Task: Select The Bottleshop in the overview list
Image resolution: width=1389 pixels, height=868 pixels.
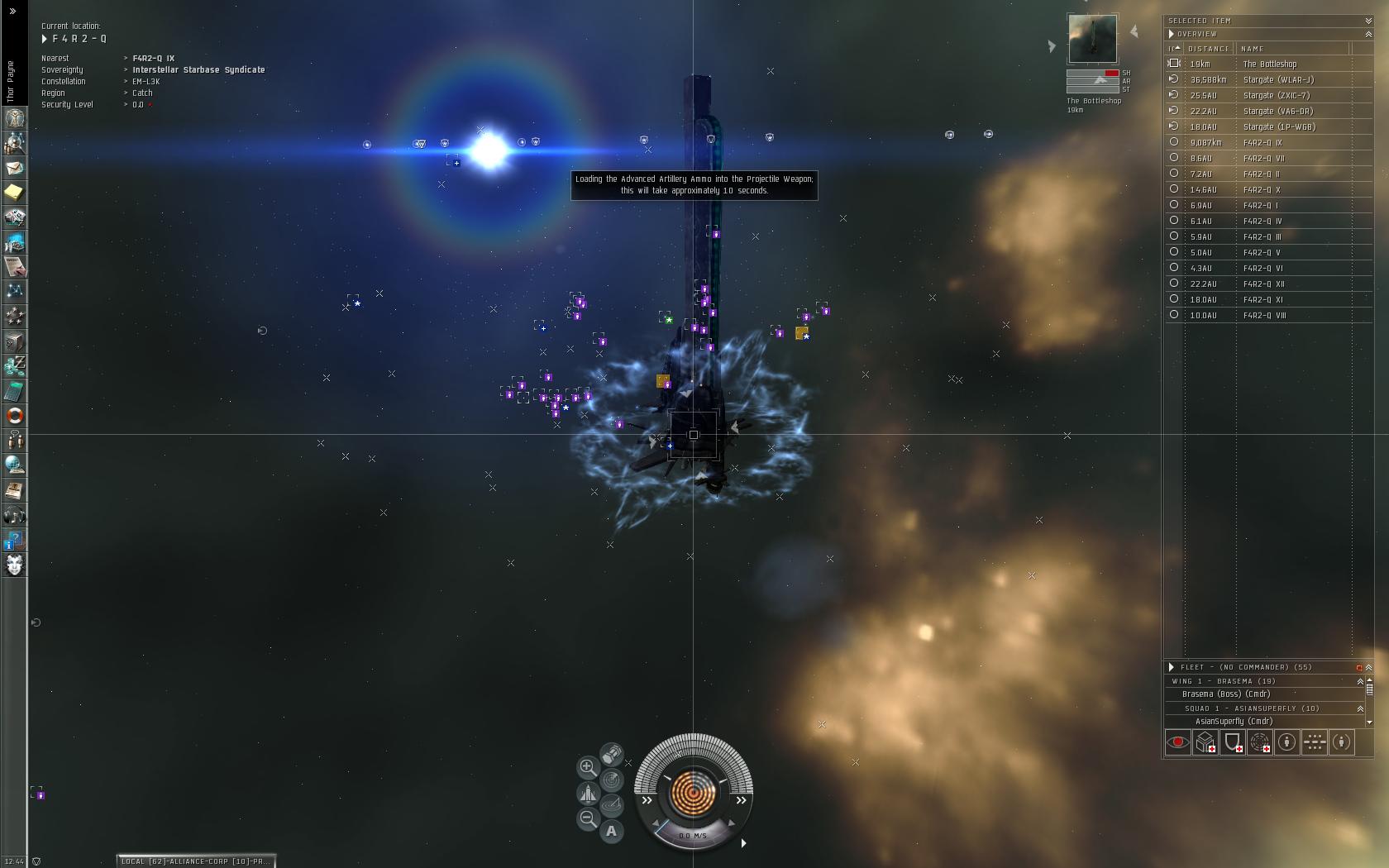Action: coord(1270,64)
